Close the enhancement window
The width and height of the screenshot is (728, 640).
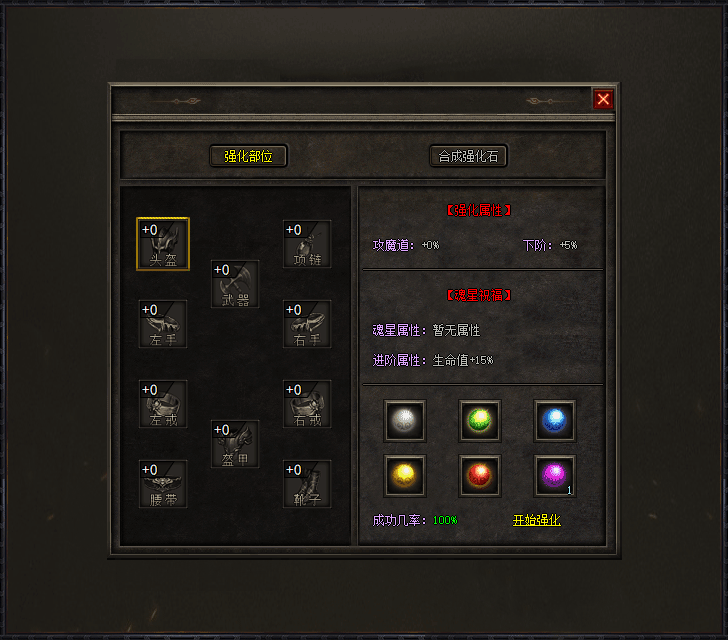pos(603,99)
